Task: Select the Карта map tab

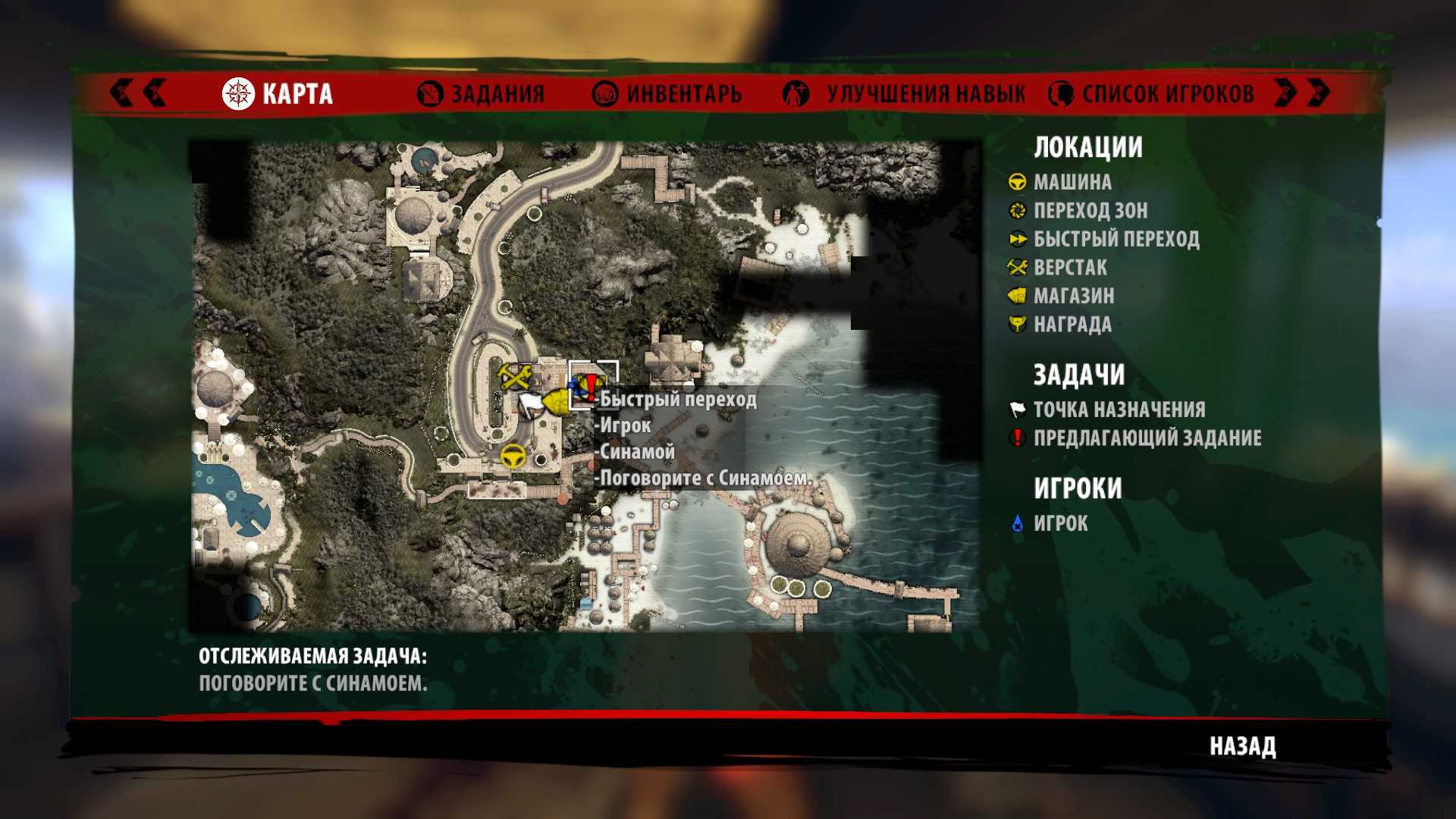Action: pos(278,94)
